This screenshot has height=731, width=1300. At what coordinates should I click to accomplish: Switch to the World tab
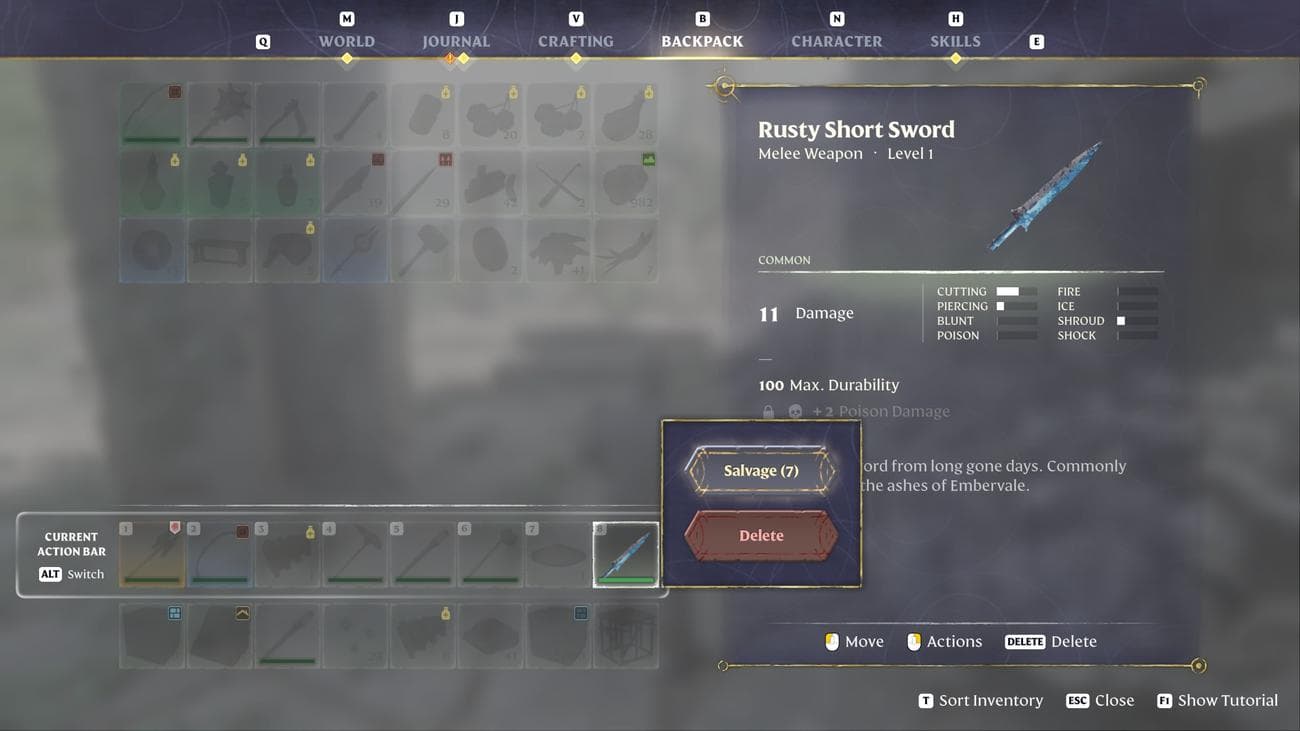[346, 41]
